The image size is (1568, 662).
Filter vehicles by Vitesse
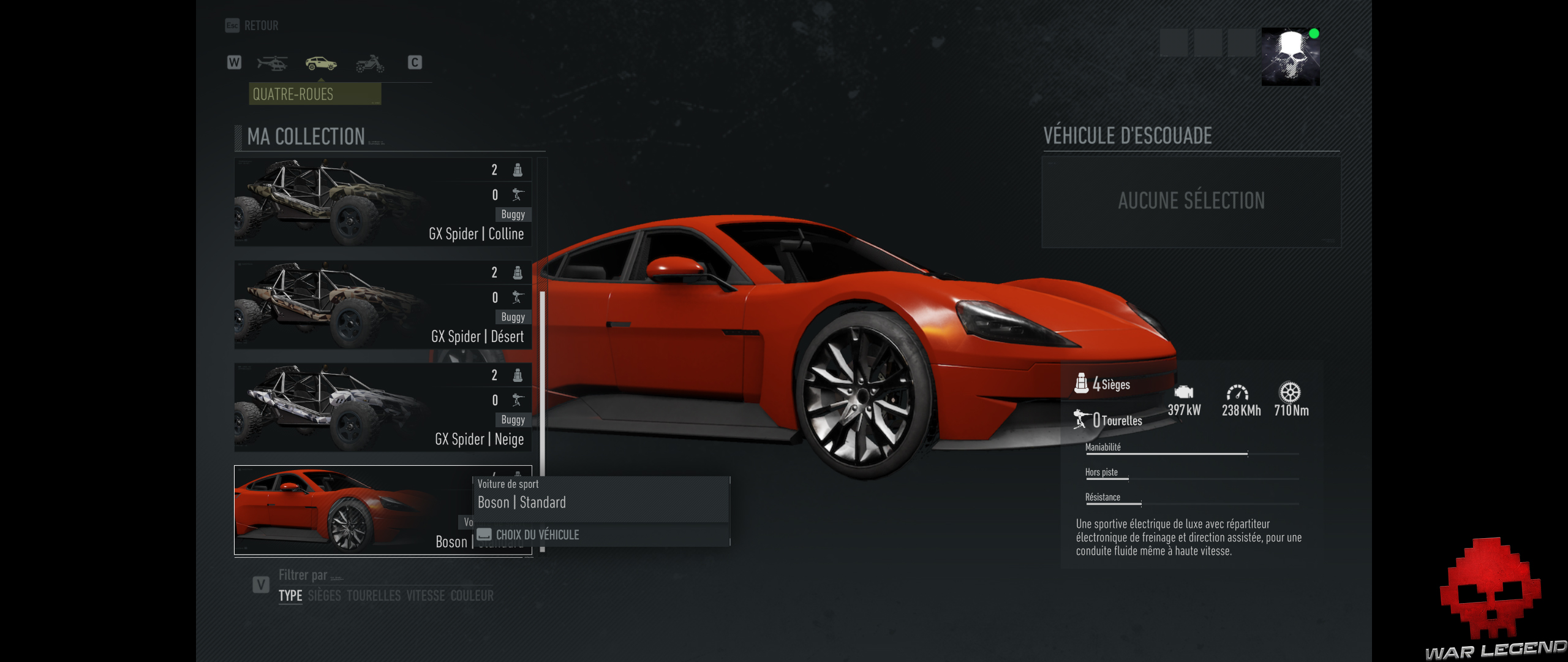426,596
